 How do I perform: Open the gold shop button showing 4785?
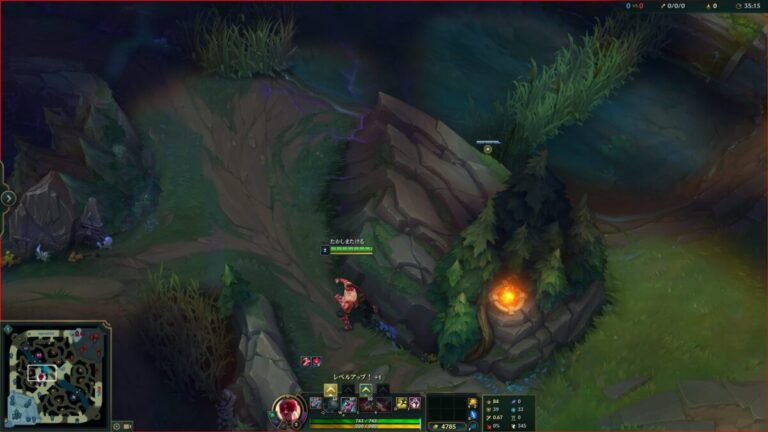coord(447,426)
